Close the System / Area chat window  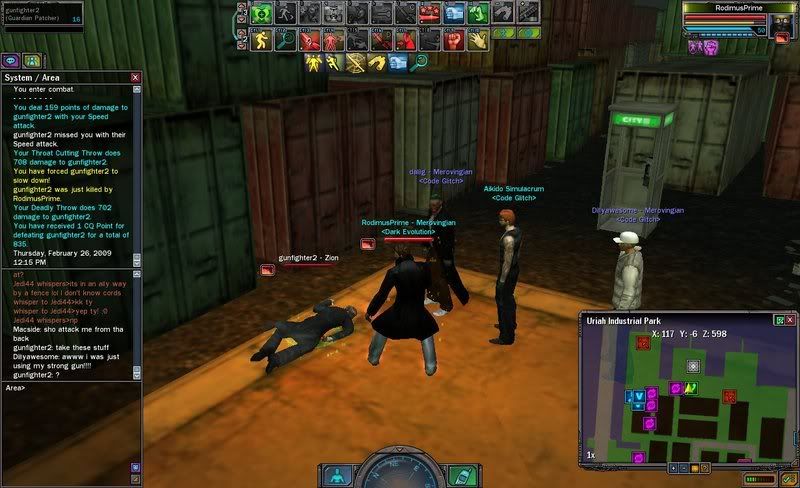(135, 77)
